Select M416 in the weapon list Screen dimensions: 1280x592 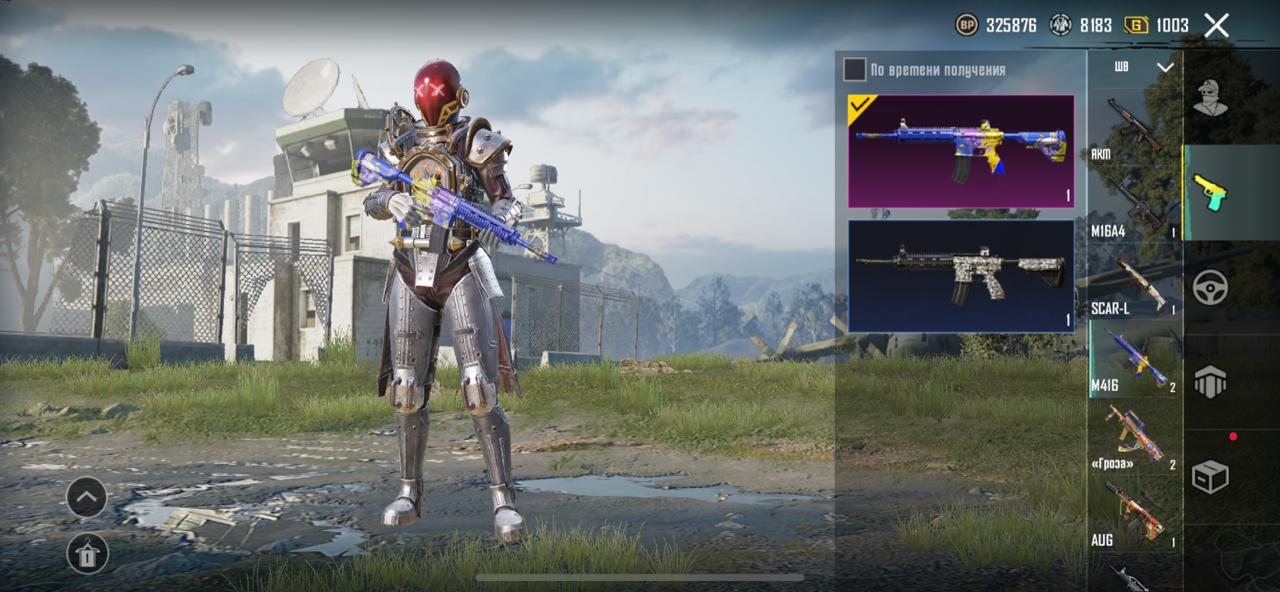click(x=1134, y=360)
